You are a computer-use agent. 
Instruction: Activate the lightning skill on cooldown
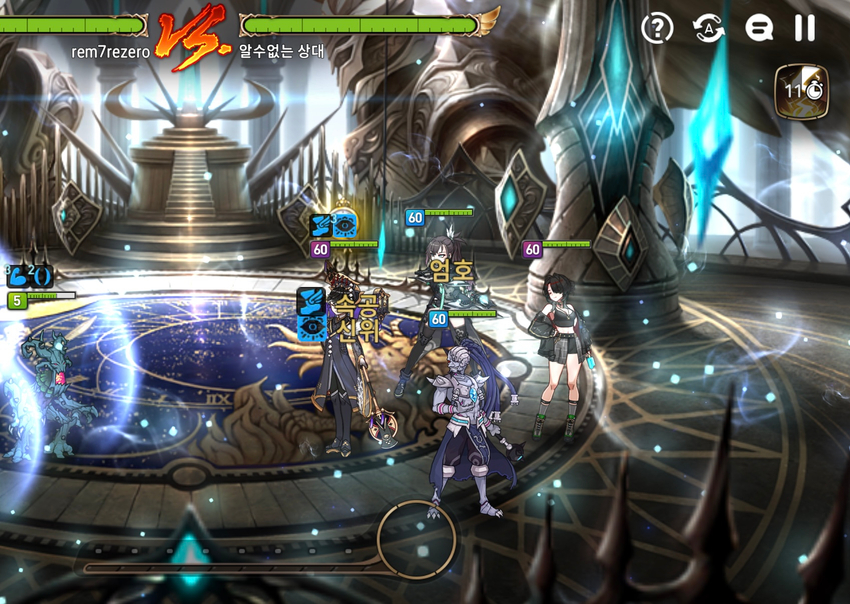point(801,89)
